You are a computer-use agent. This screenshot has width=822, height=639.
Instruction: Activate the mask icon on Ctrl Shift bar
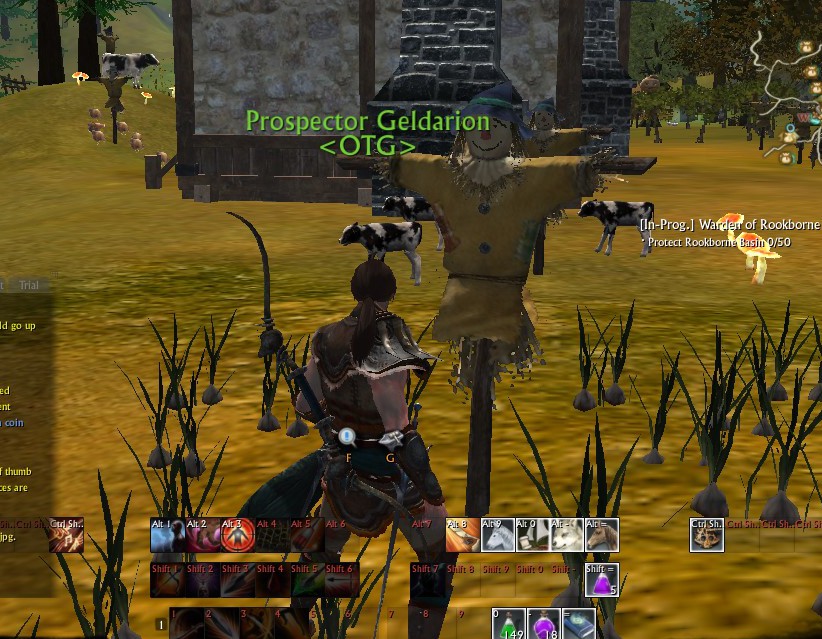tap(707, 536)
